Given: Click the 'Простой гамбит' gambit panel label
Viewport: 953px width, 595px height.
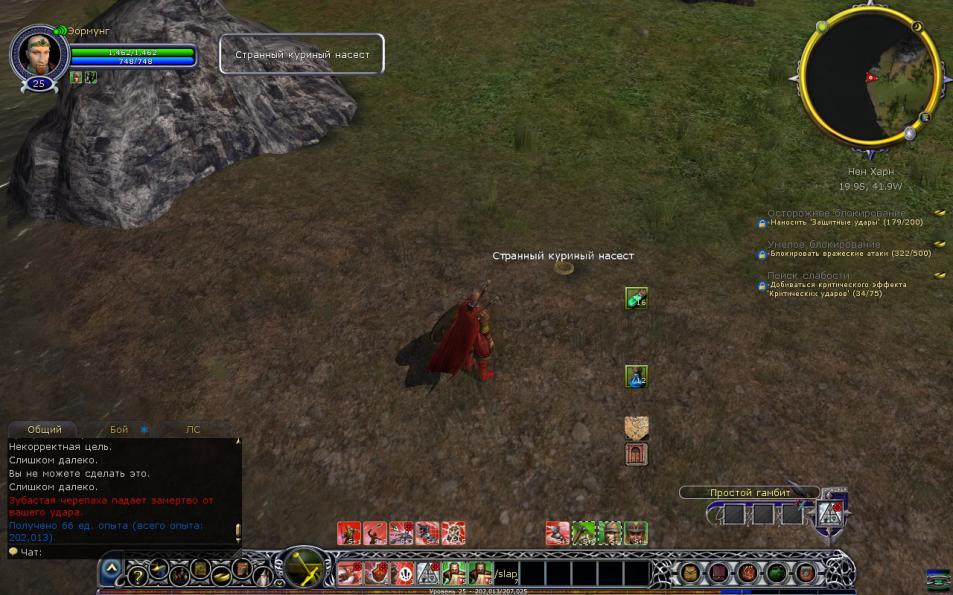Looking at the screenshot, I should 749,492.
